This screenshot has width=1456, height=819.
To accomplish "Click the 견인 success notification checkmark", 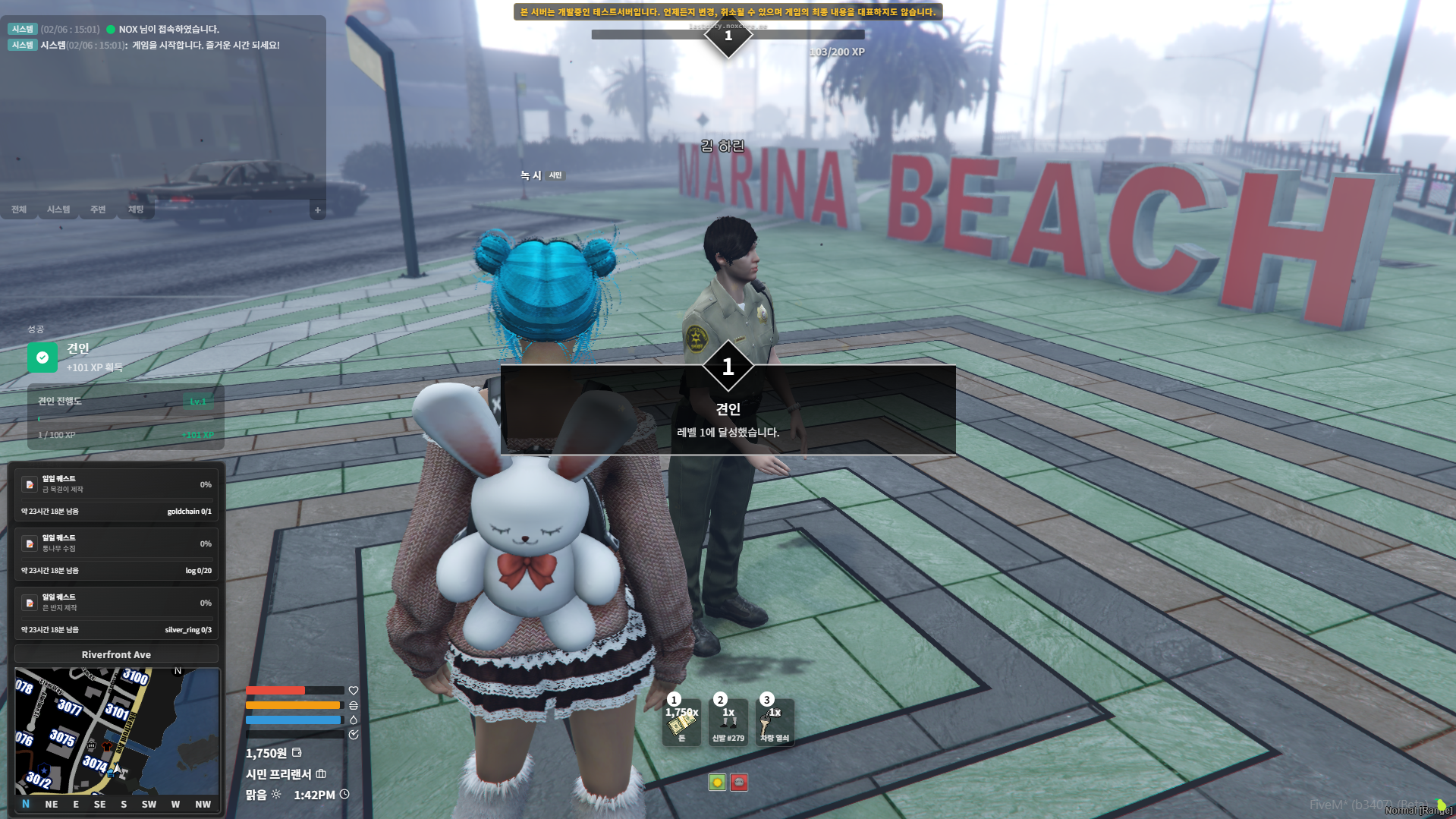I will (42, 358).
